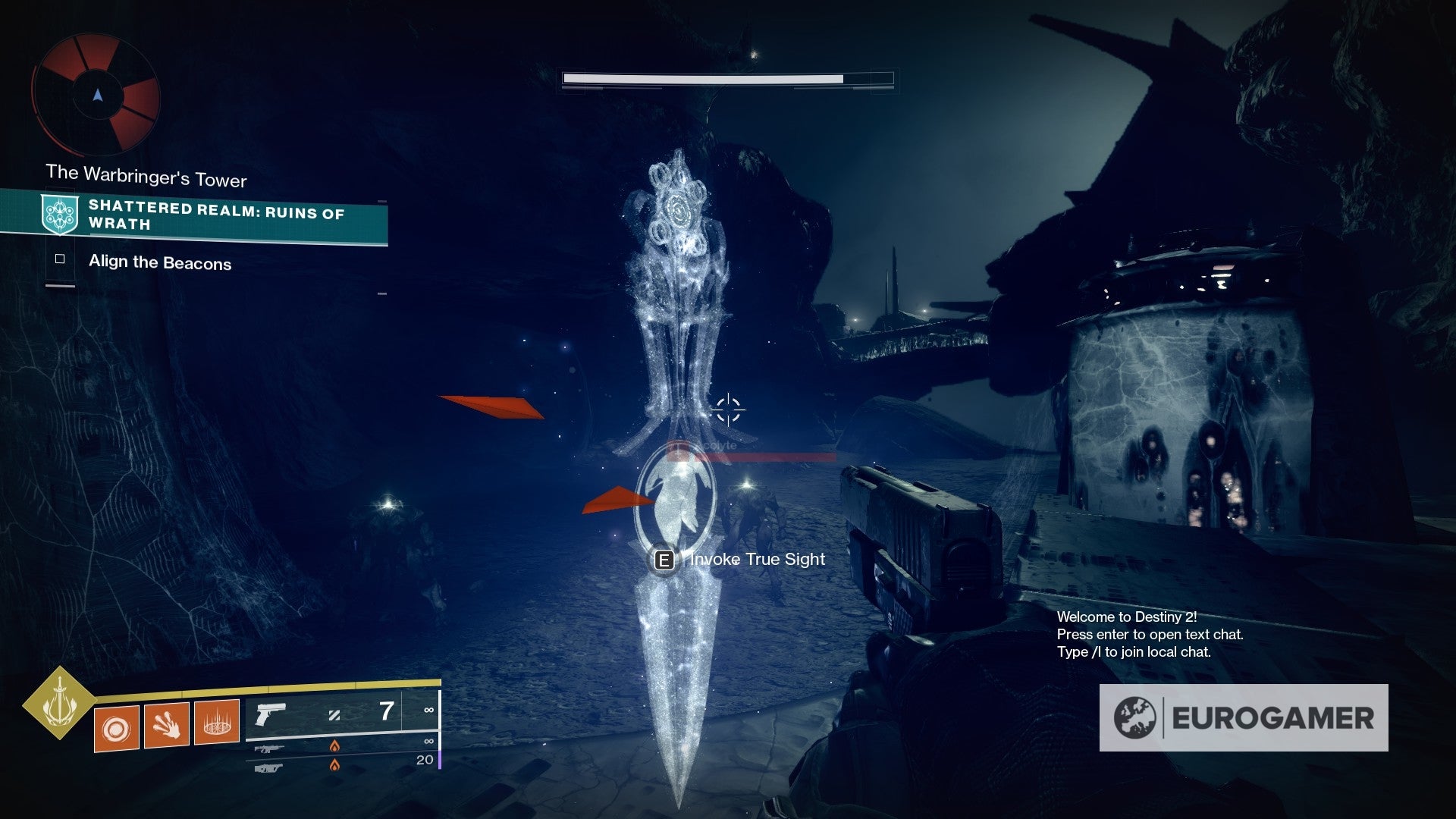
Task: Use the solar grenade ability icon
Action: point(116,729)
